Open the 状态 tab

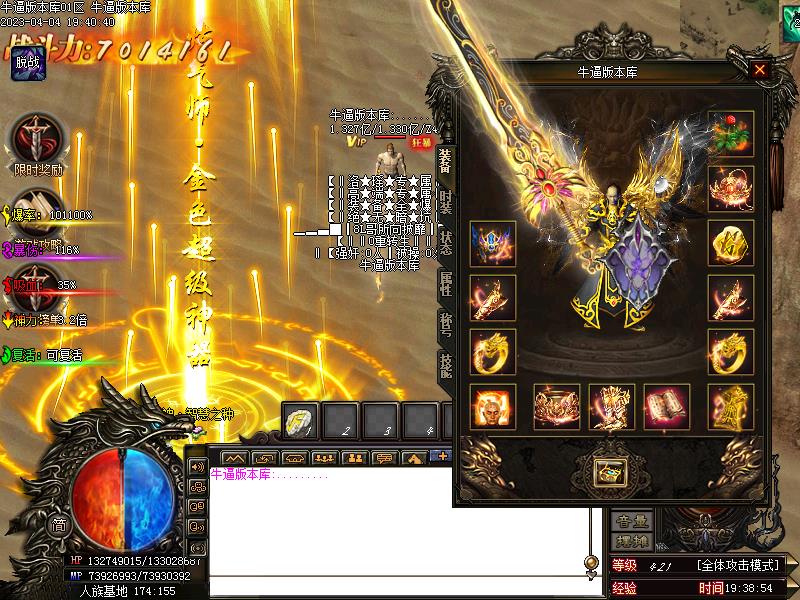tap(445, 244)
